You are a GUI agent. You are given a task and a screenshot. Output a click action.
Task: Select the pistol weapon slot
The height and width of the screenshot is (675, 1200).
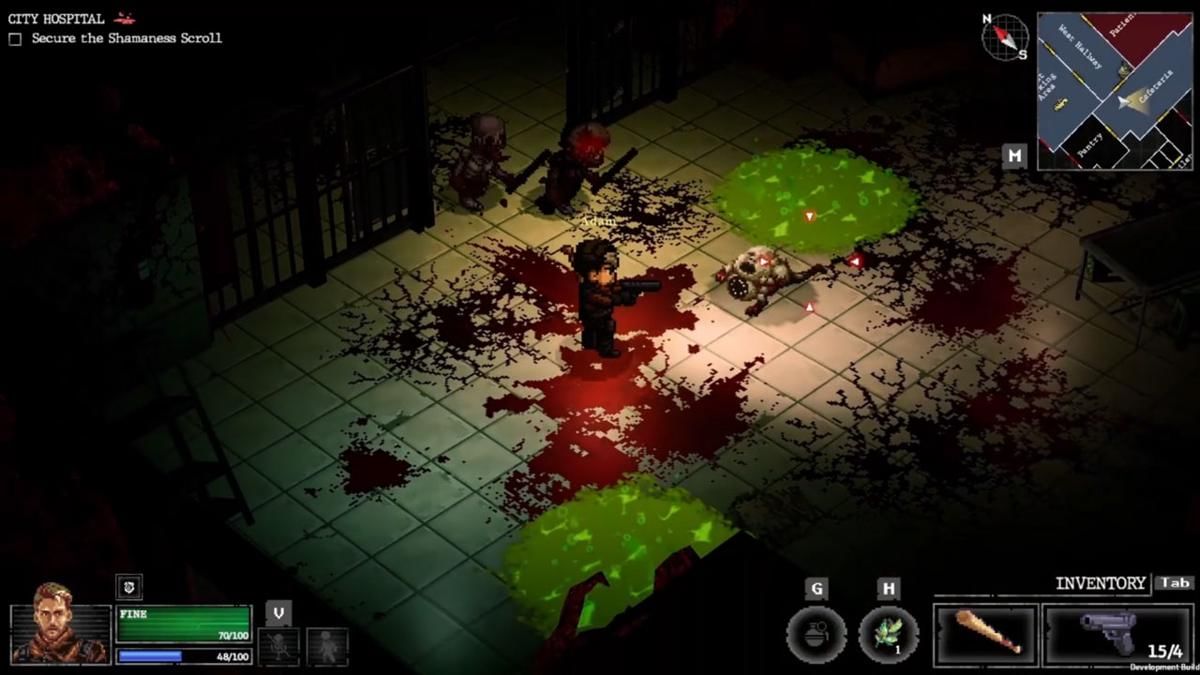click(x=1118, y=634)
